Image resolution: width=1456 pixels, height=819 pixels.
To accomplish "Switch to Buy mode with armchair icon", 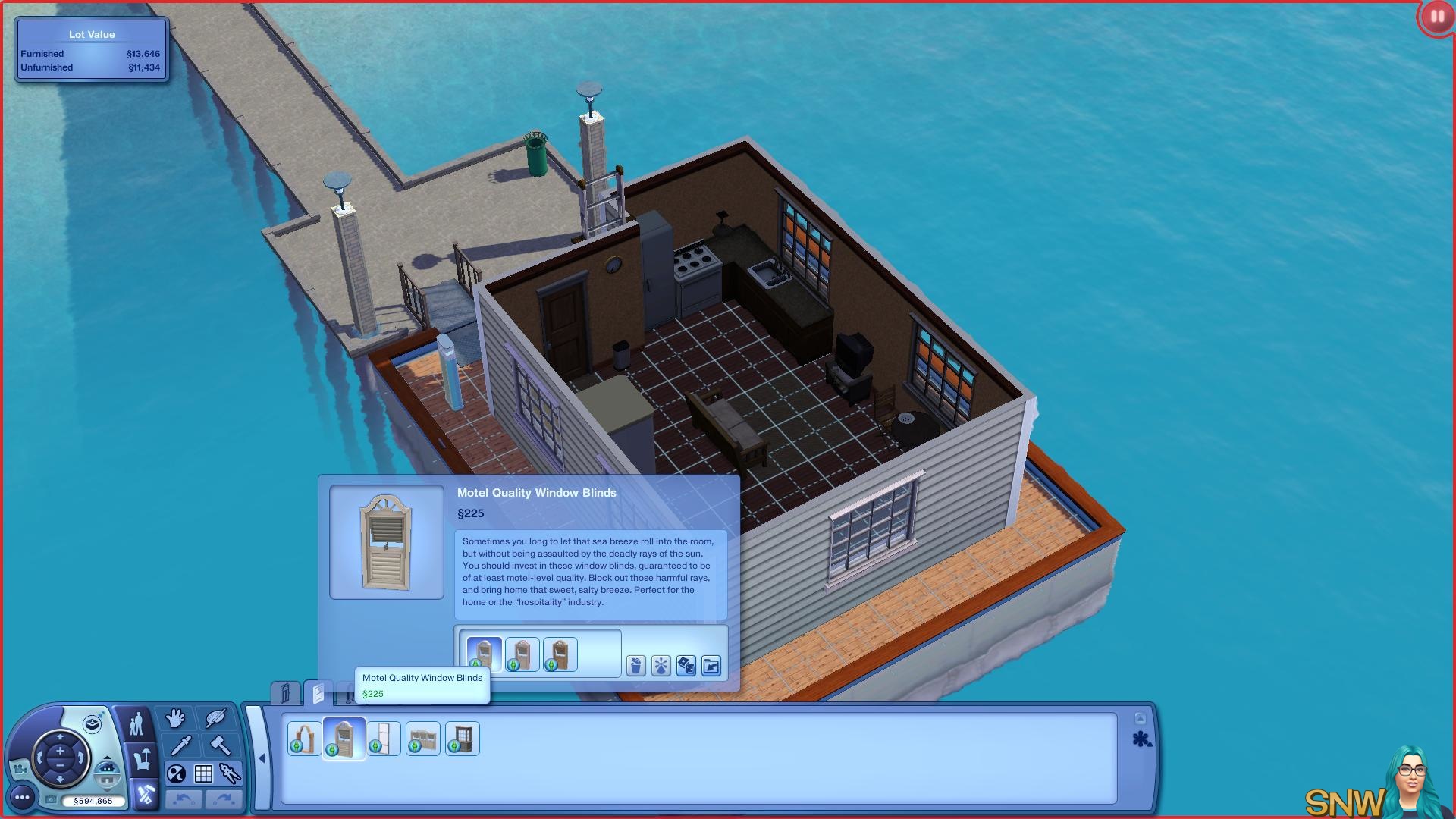I will [x=143, y=759].
